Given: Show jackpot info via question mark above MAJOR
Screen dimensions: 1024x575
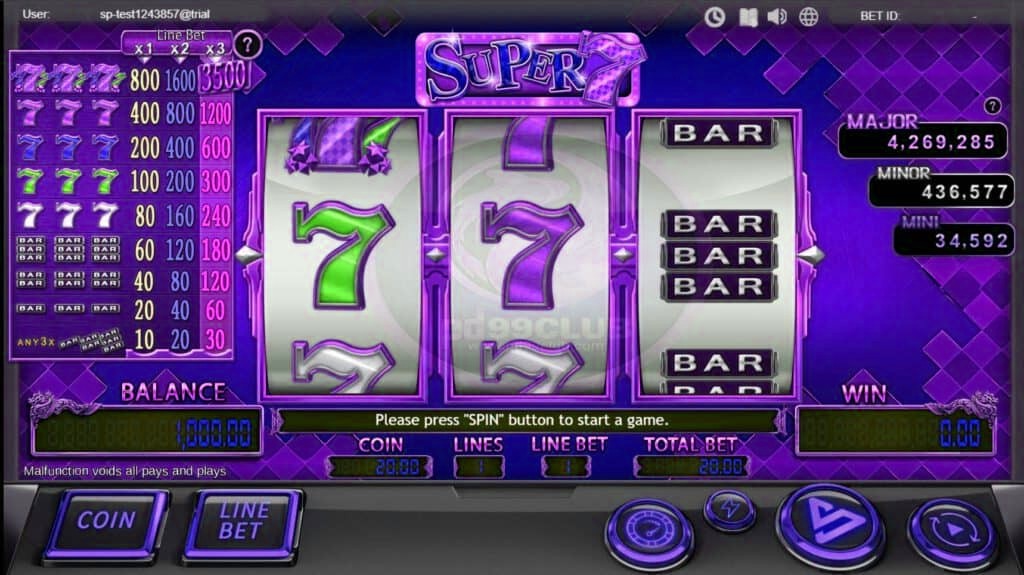Looking at the screenshot, I should (992, 105).
